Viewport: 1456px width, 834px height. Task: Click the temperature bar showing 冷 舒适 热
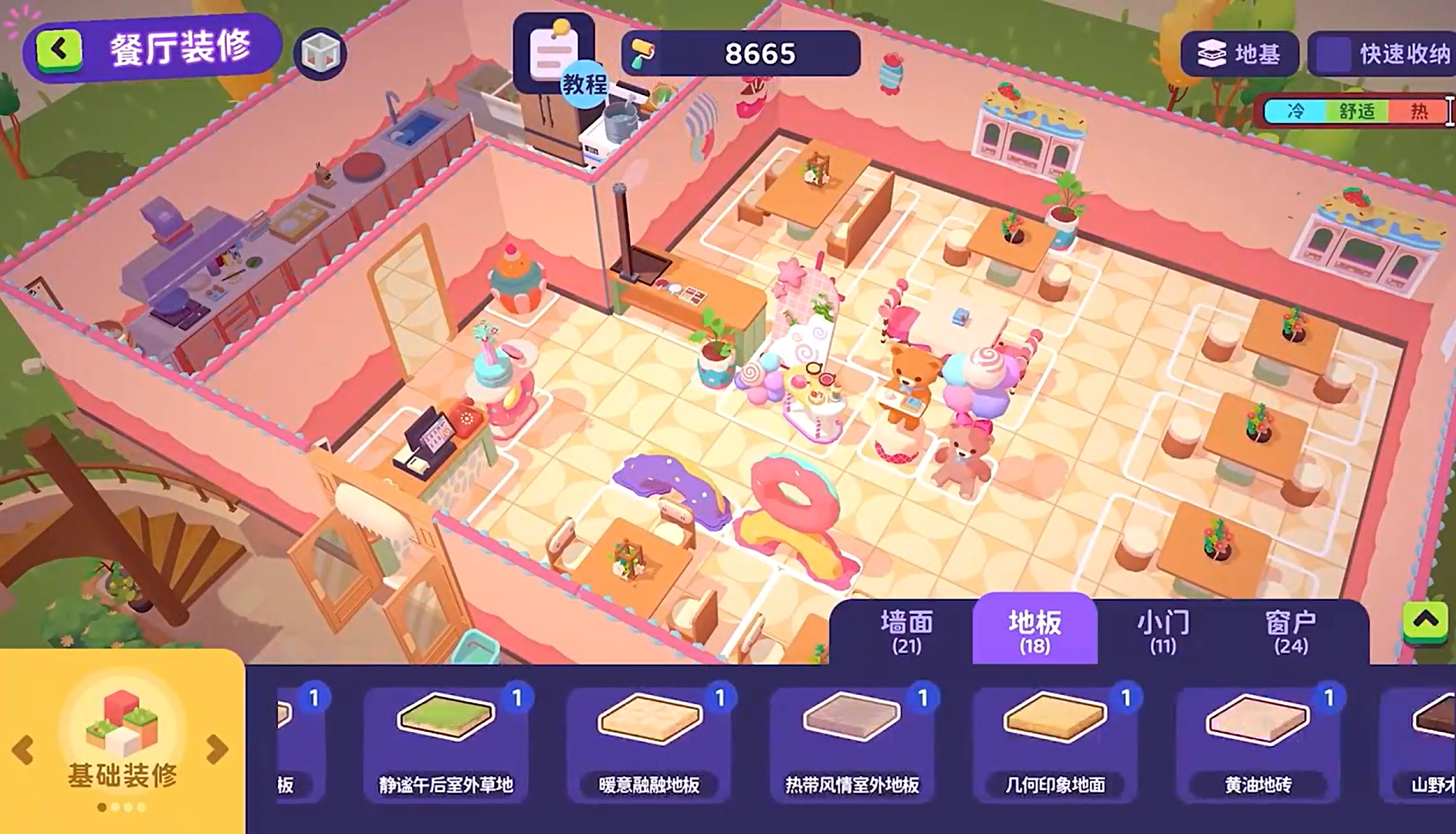[1355, 110]
